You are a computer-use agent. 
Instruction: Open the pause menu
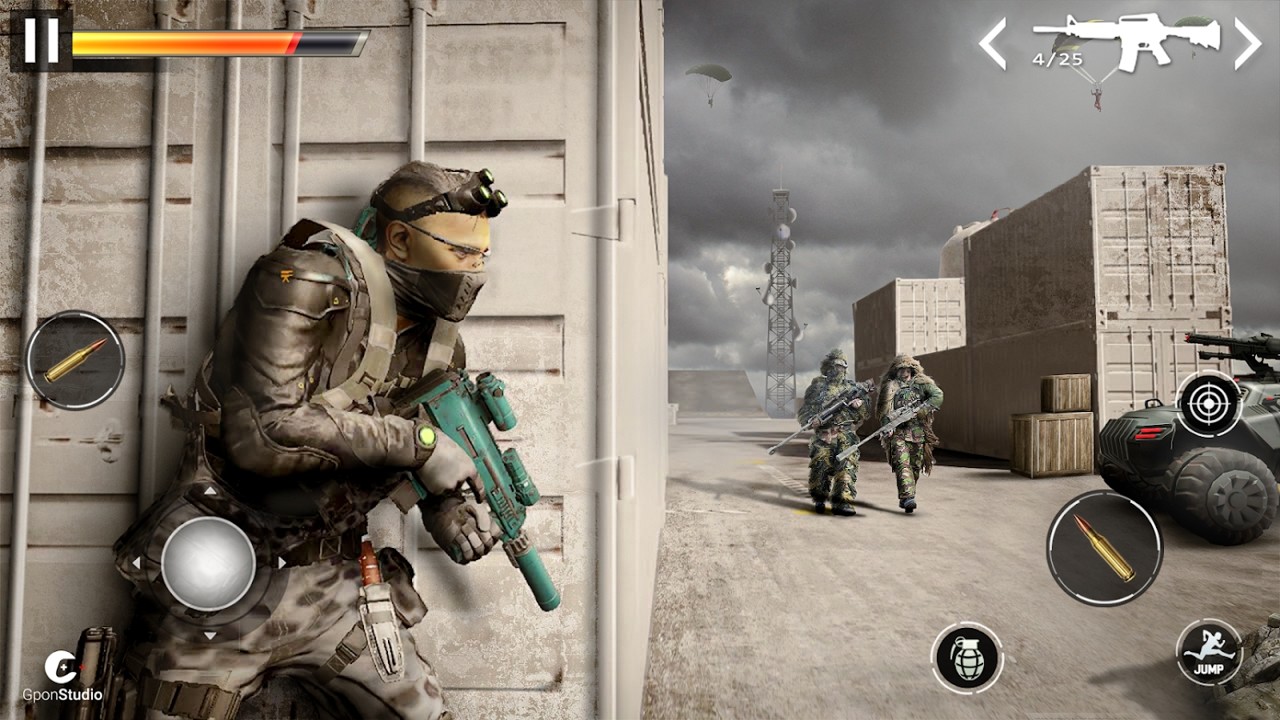coord(43,40)
